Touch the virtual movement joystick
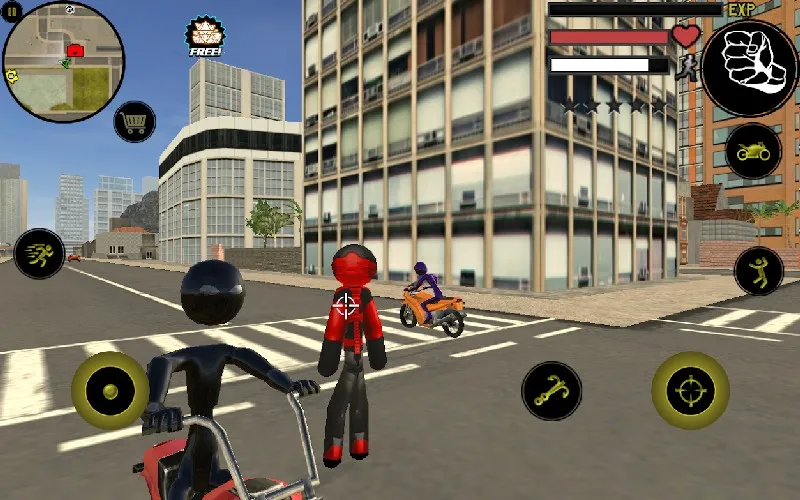The image size is (800, 500). pos(109,390)
